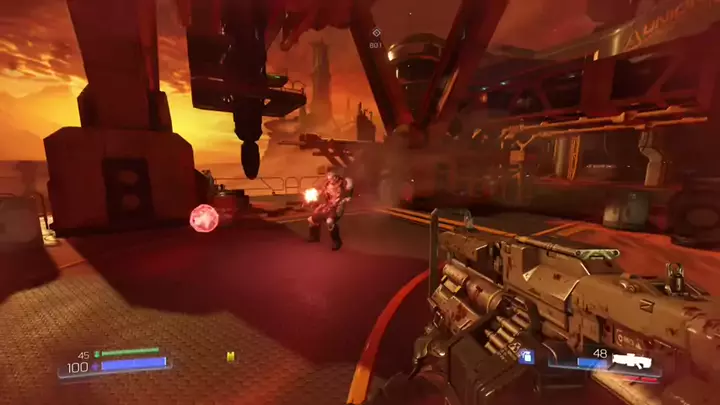The image size is (720, 405).
Task: Click the blue equipment item icon
Action: 526,355
